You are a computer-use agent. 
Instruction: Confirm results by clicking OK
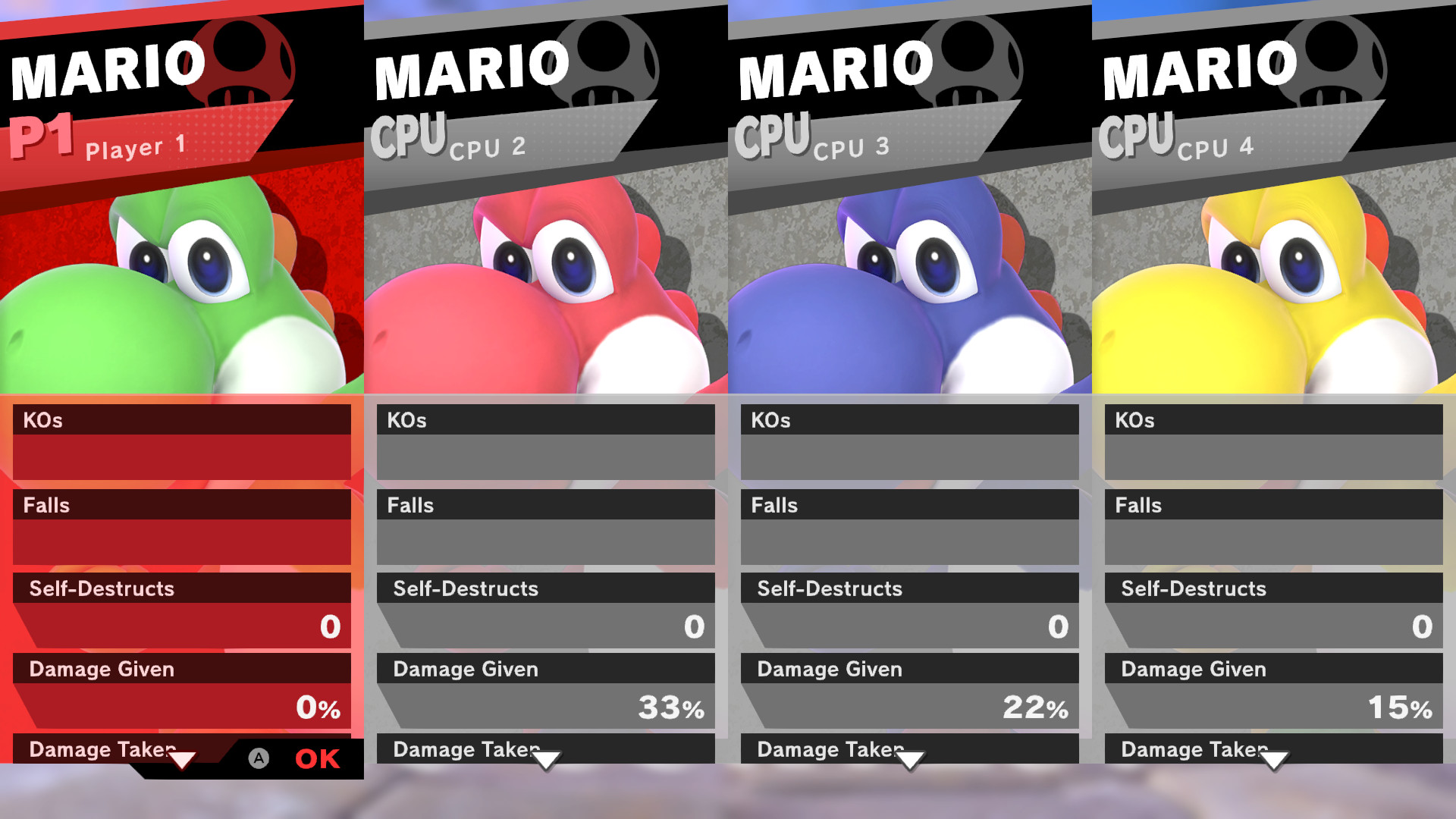click(x=318, y=759)
